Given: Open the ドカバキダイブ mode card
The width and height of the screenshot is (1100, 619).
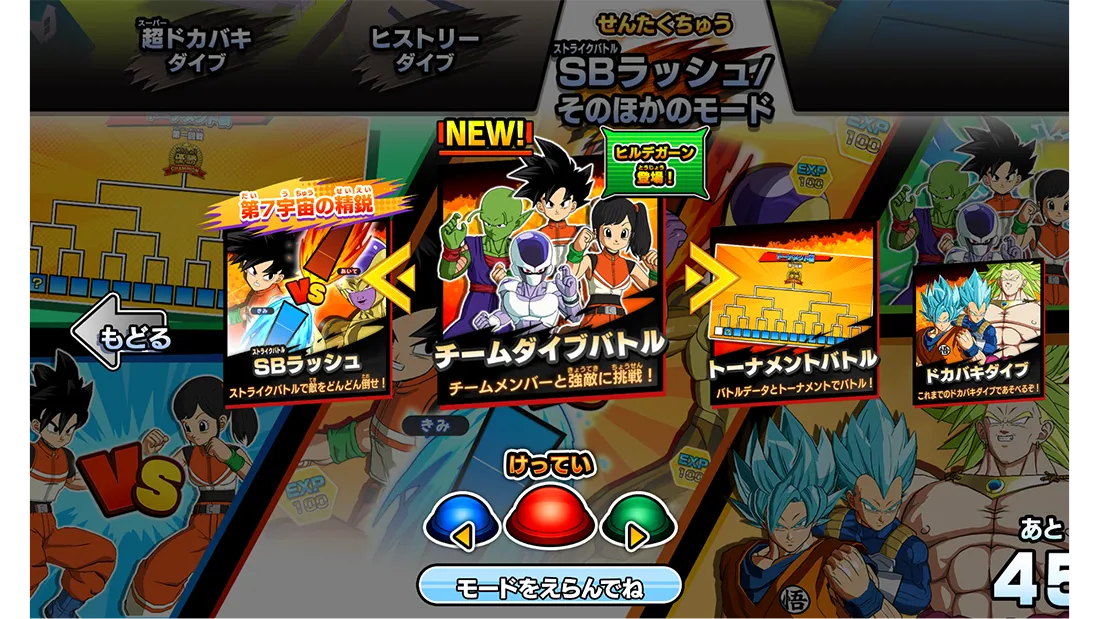Looking at the screenshot, I should tap(977, 335).
